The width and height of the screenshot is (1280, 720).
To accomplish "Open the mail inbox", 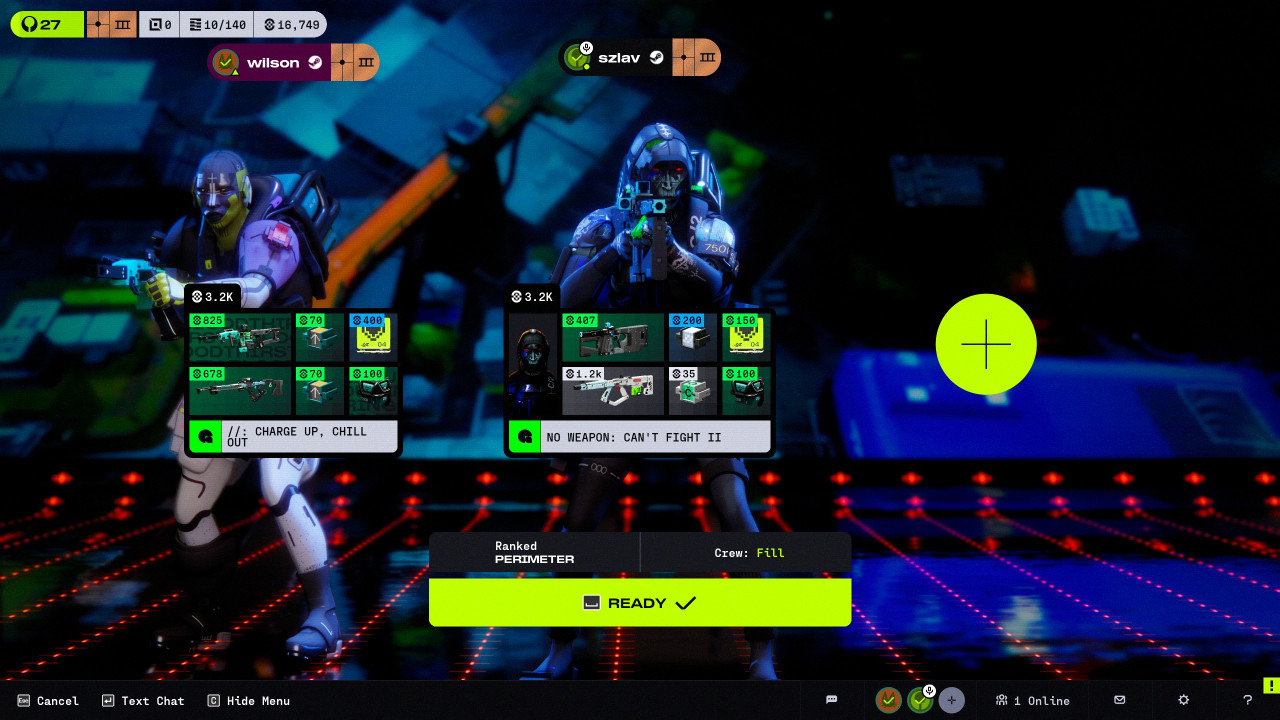I will point(1120,700).
